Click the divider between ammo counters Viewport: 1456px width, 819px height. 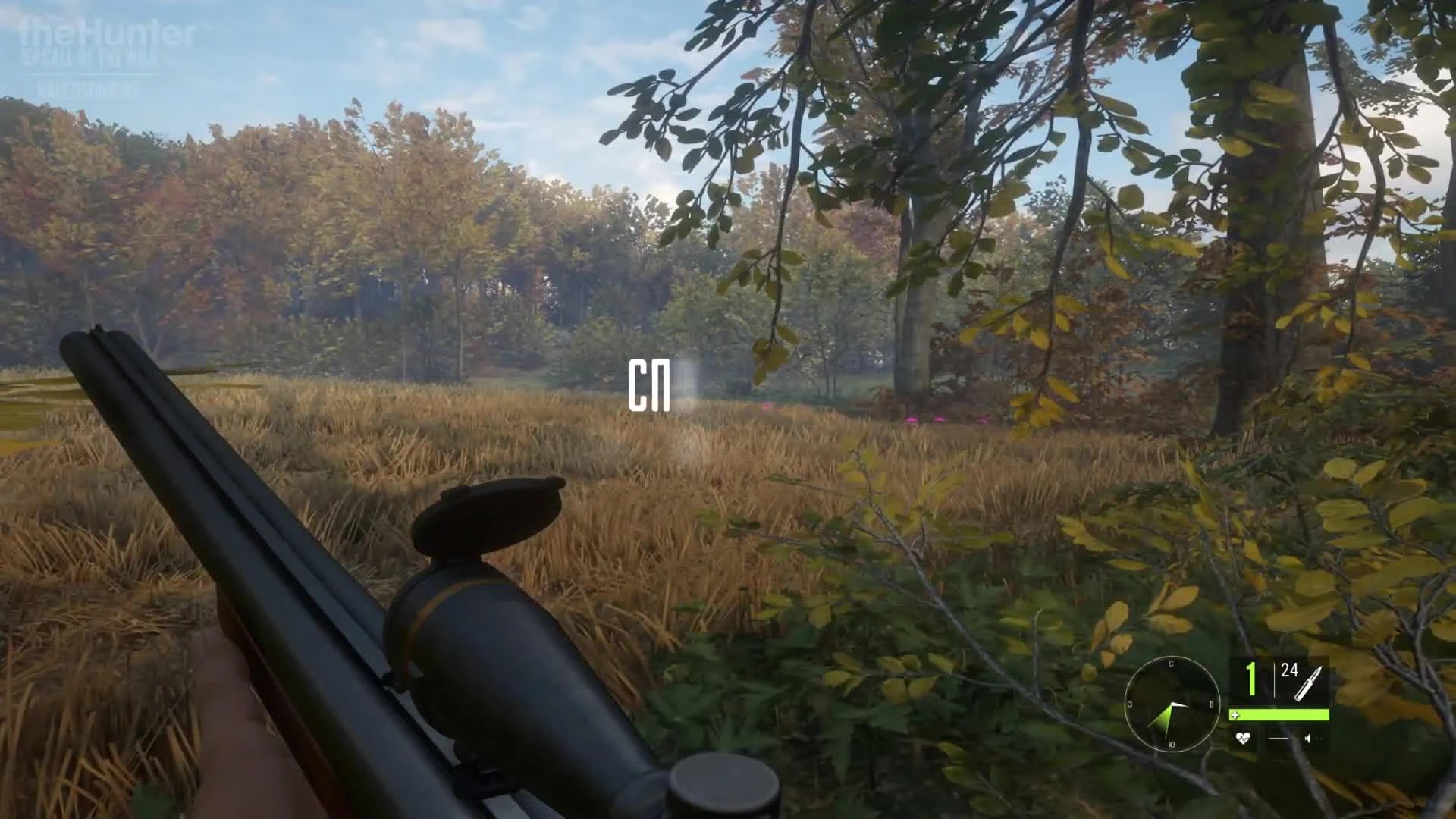[1275, 680]
